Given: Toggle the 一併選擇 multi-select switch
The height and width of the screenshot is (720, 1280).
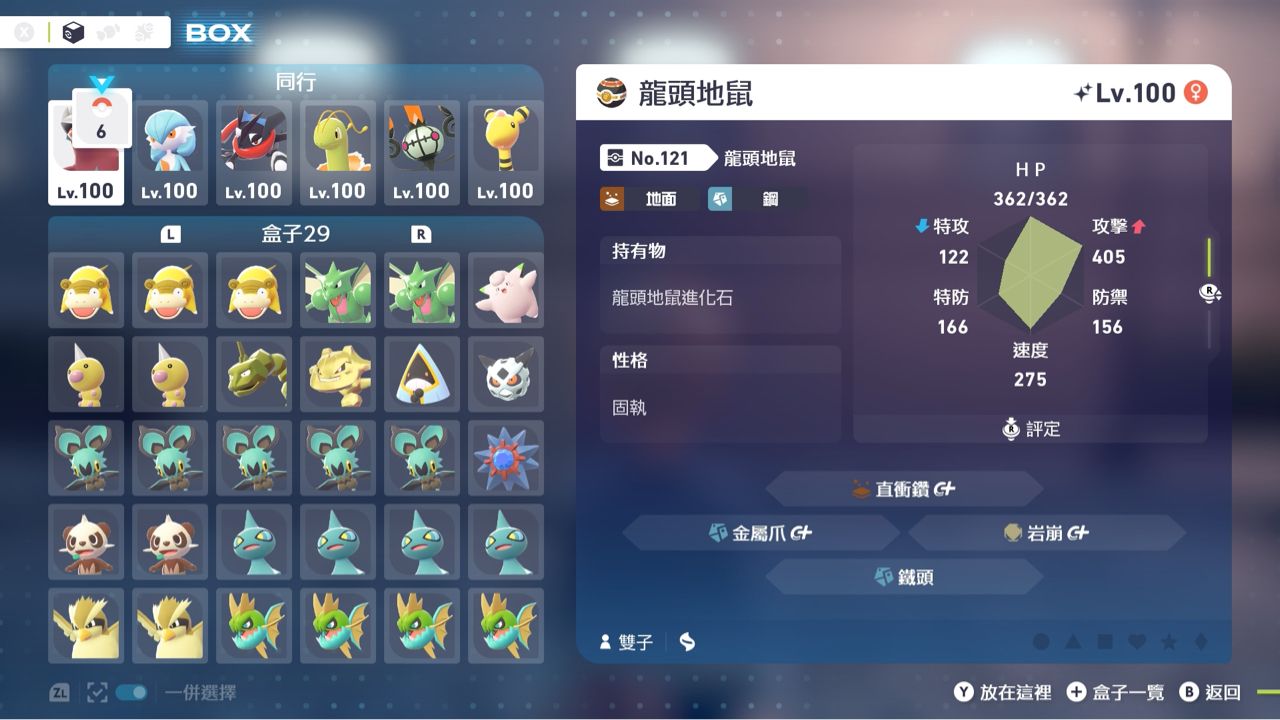Looking at the screenshot, I should click(131, 692).
